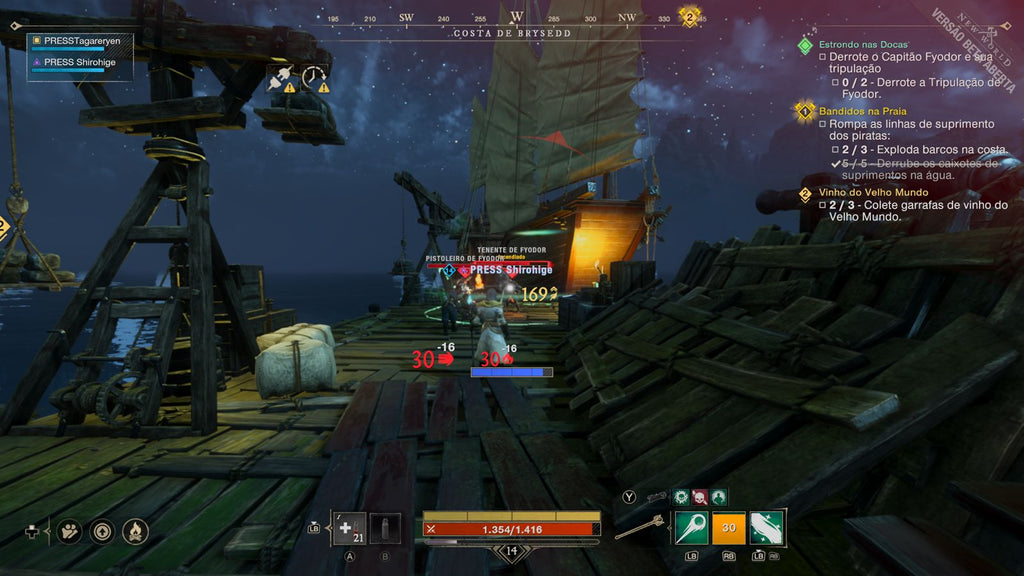Select the equipped staff weapon icon
This screenshot has height=576, width=1024.
[639, 526]
